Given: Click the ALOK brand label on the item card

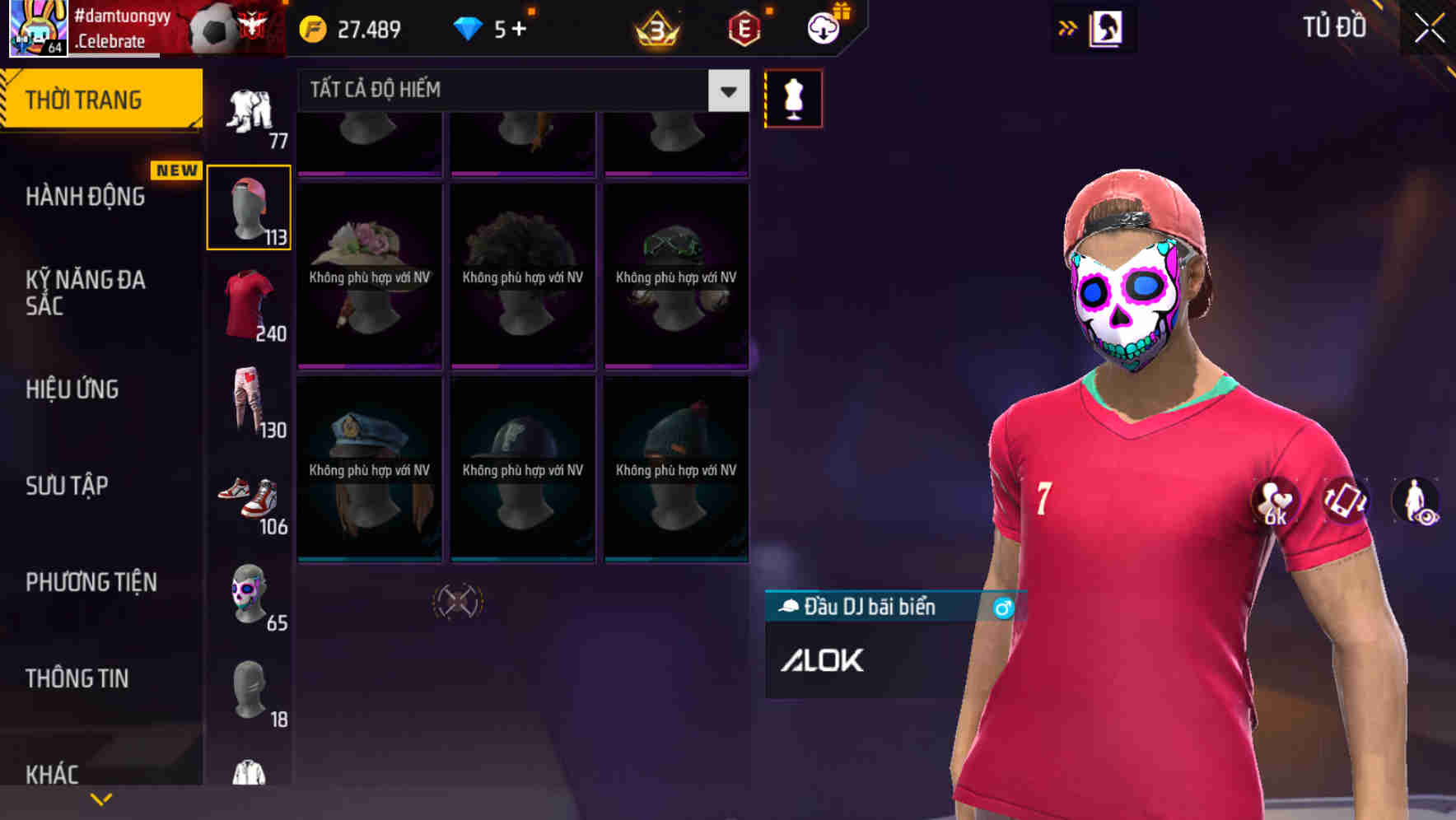Looking at the screenshot, I should click(822, 660).
